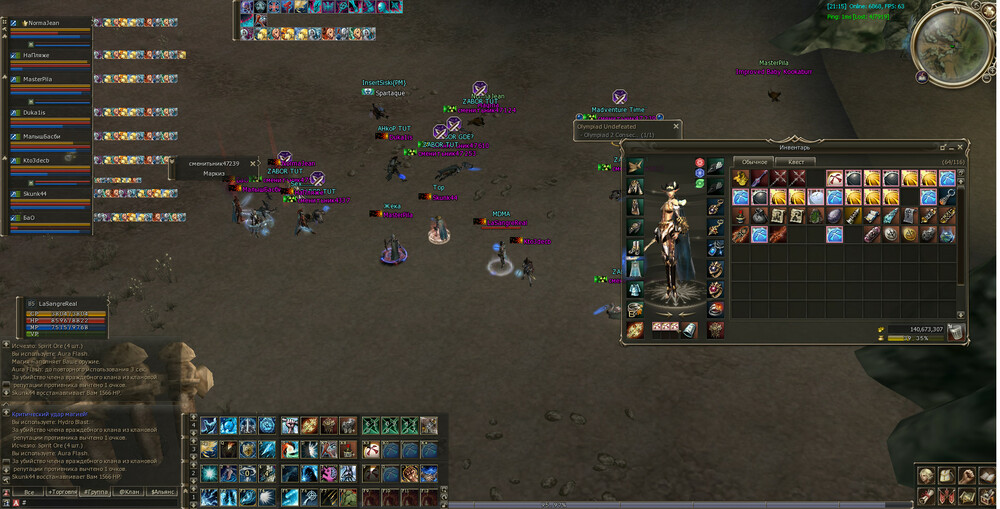Click the inventory trash can button
Viewport: 1000px width, 509px height.
pyautogui.click(x=955, y=332)
